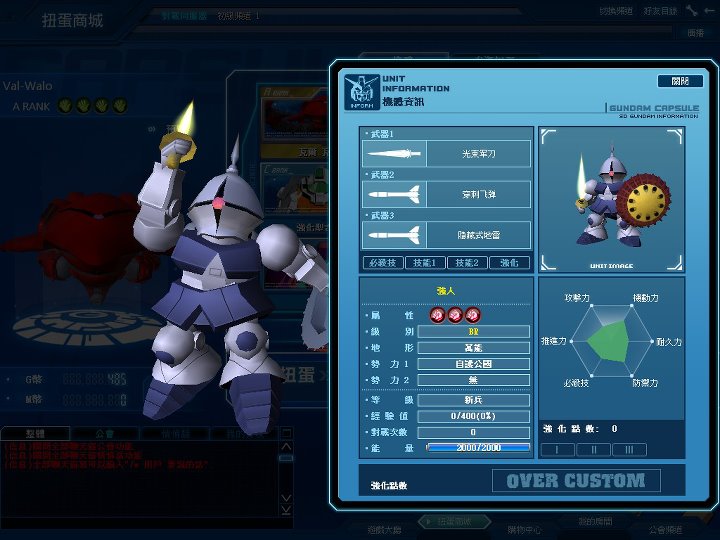Show the 必殺技 special move
This screenshot has width=720, height=540.
[x=382, y=263]
